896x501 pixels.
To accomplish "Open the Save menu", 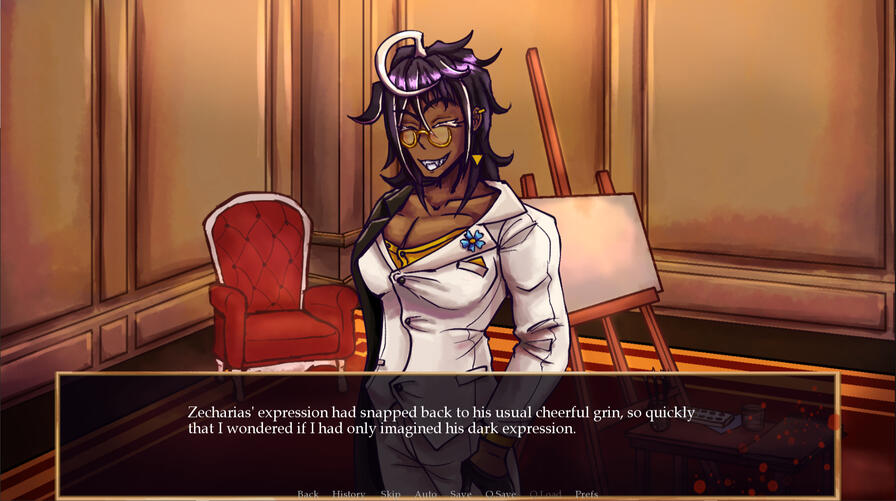I will pyautogui.click(x=461, y=494).
